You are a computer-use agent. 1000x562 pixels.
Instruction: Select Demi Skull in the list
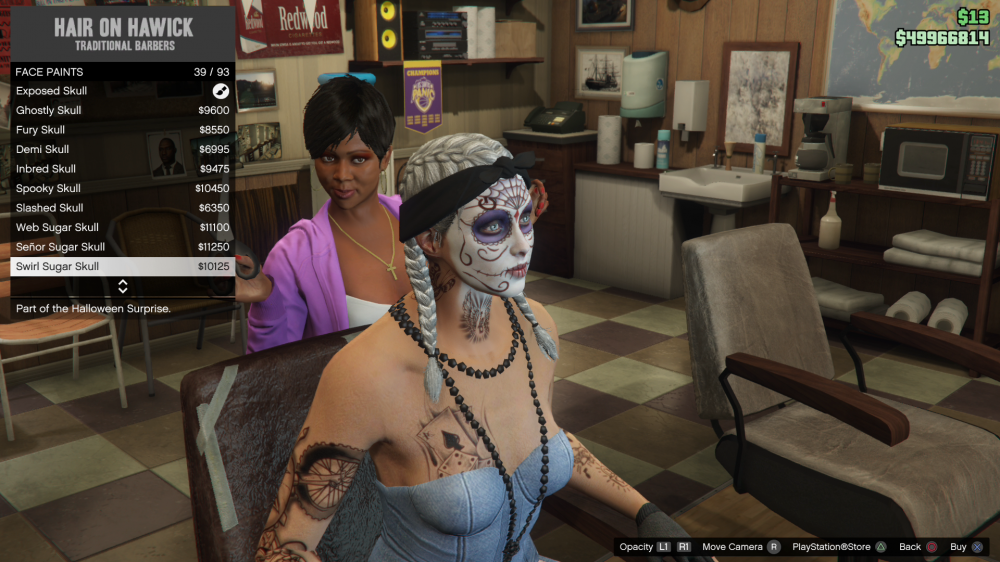pyautogui.click(x=122, y=150)
